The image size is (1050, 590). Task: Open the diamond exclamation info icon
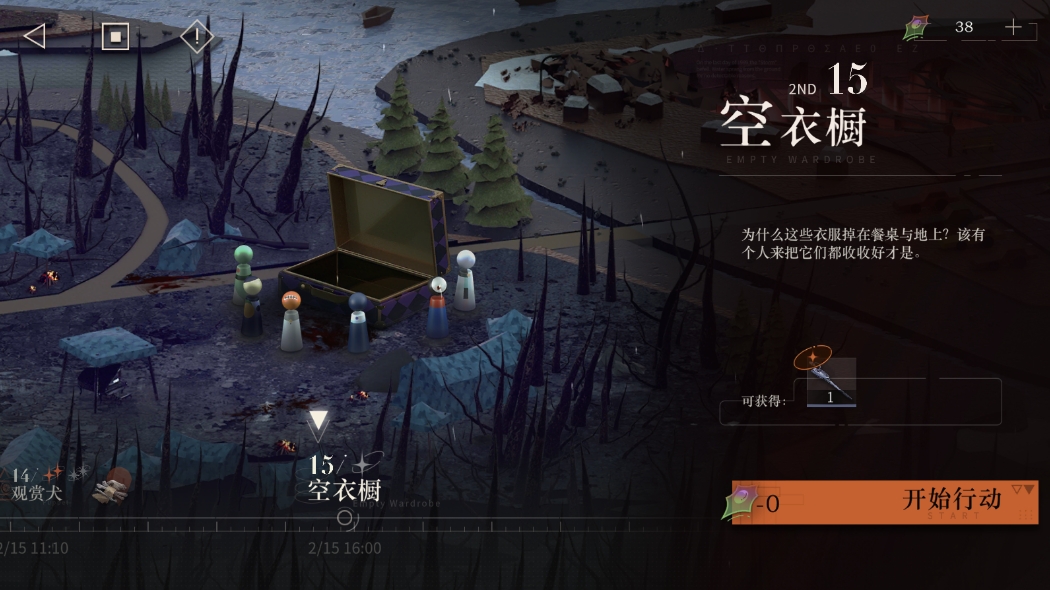[x=197, y=37]
